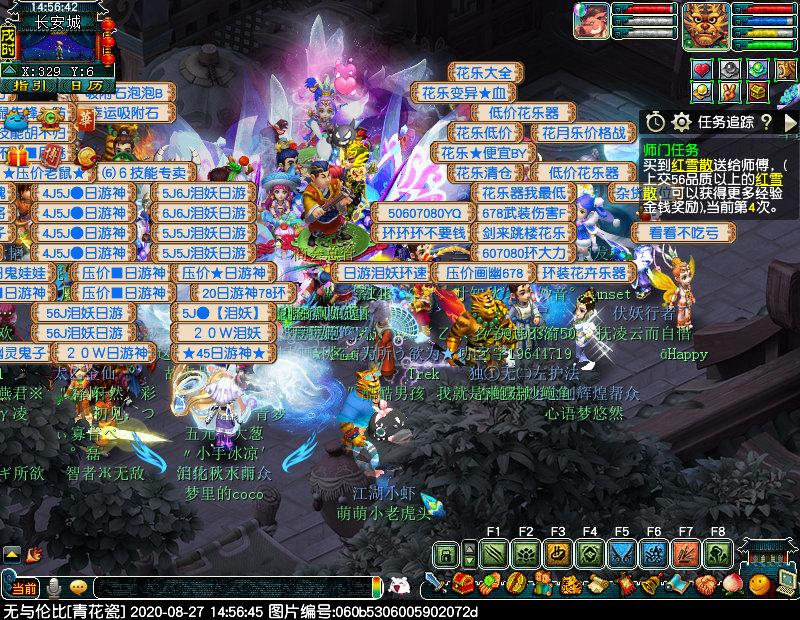Click the red heart shortcut icon

pyautogui.click(x=703, y=69)
